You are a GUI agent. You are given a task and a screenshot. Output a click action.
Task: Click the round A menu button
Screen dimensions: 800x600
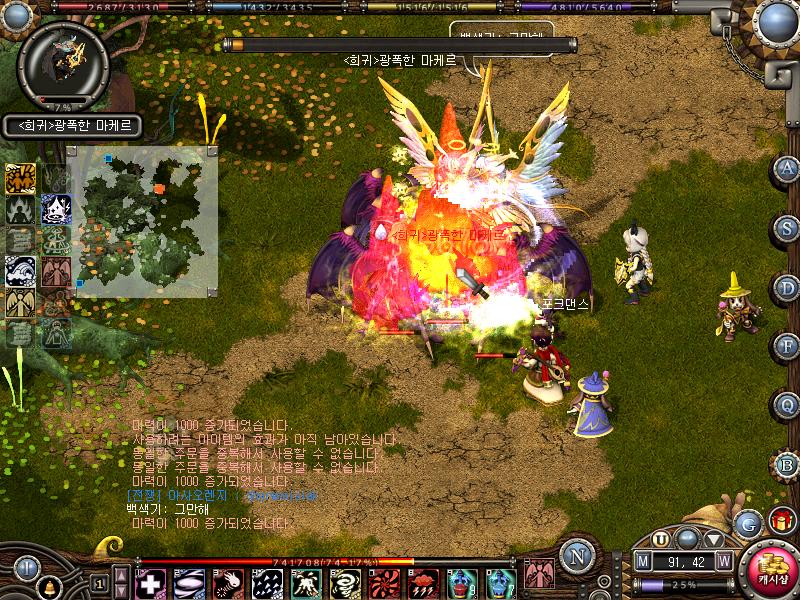(x=787, y=168)
